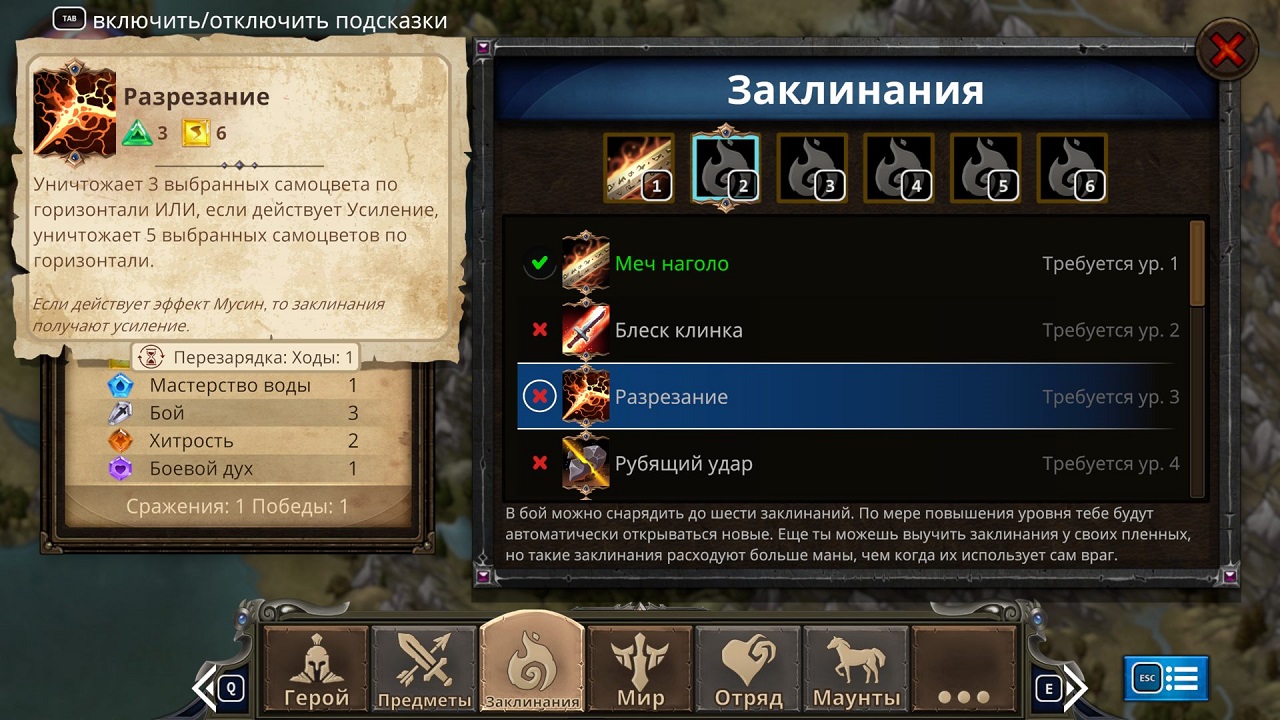The height and width of the screenshot is (720, 1280).
Task: Click the Рубящий удар spell icon
Action: pos(585,462)
